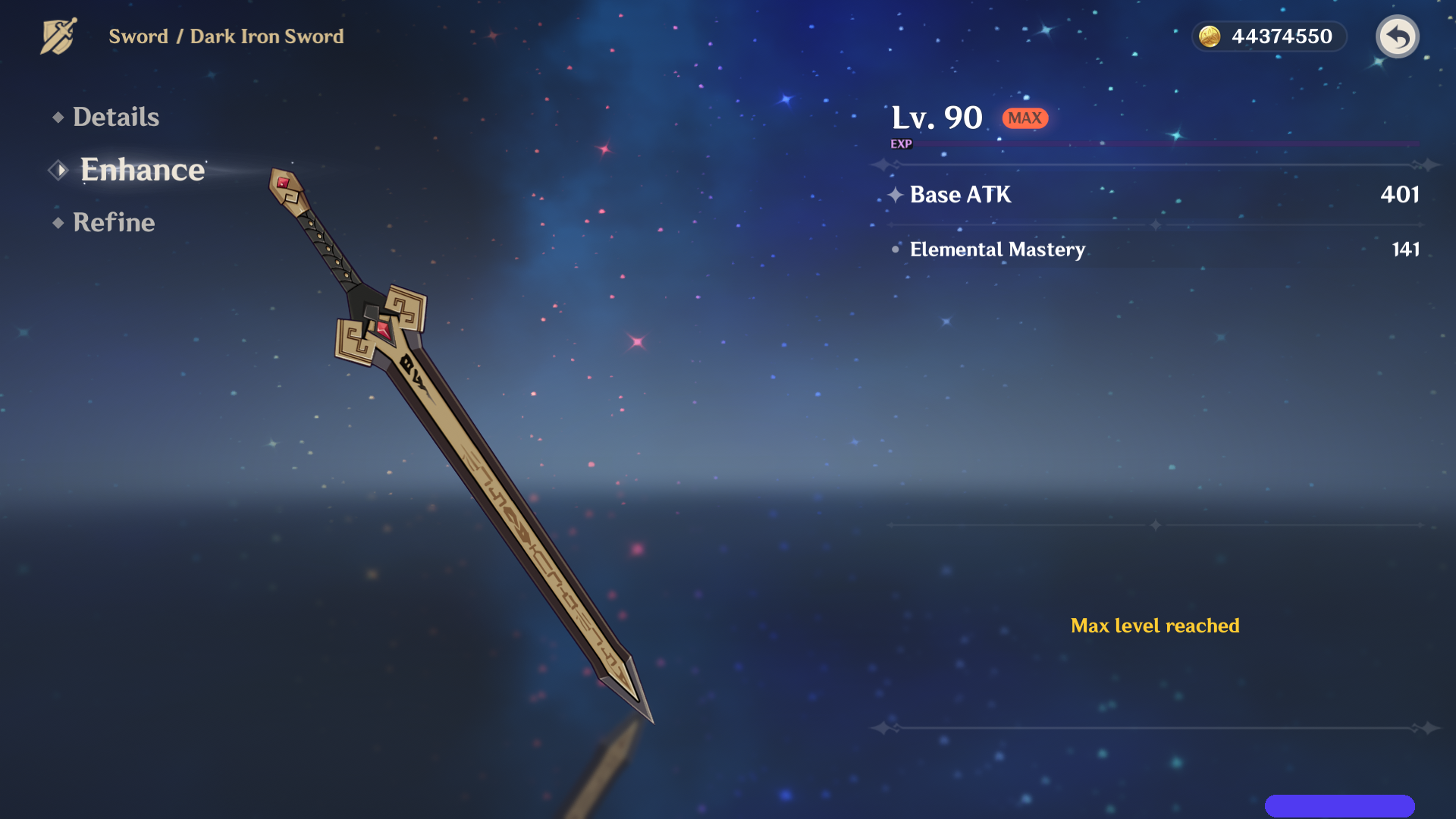
Task: Select the Details section
Action: (115, 117)
